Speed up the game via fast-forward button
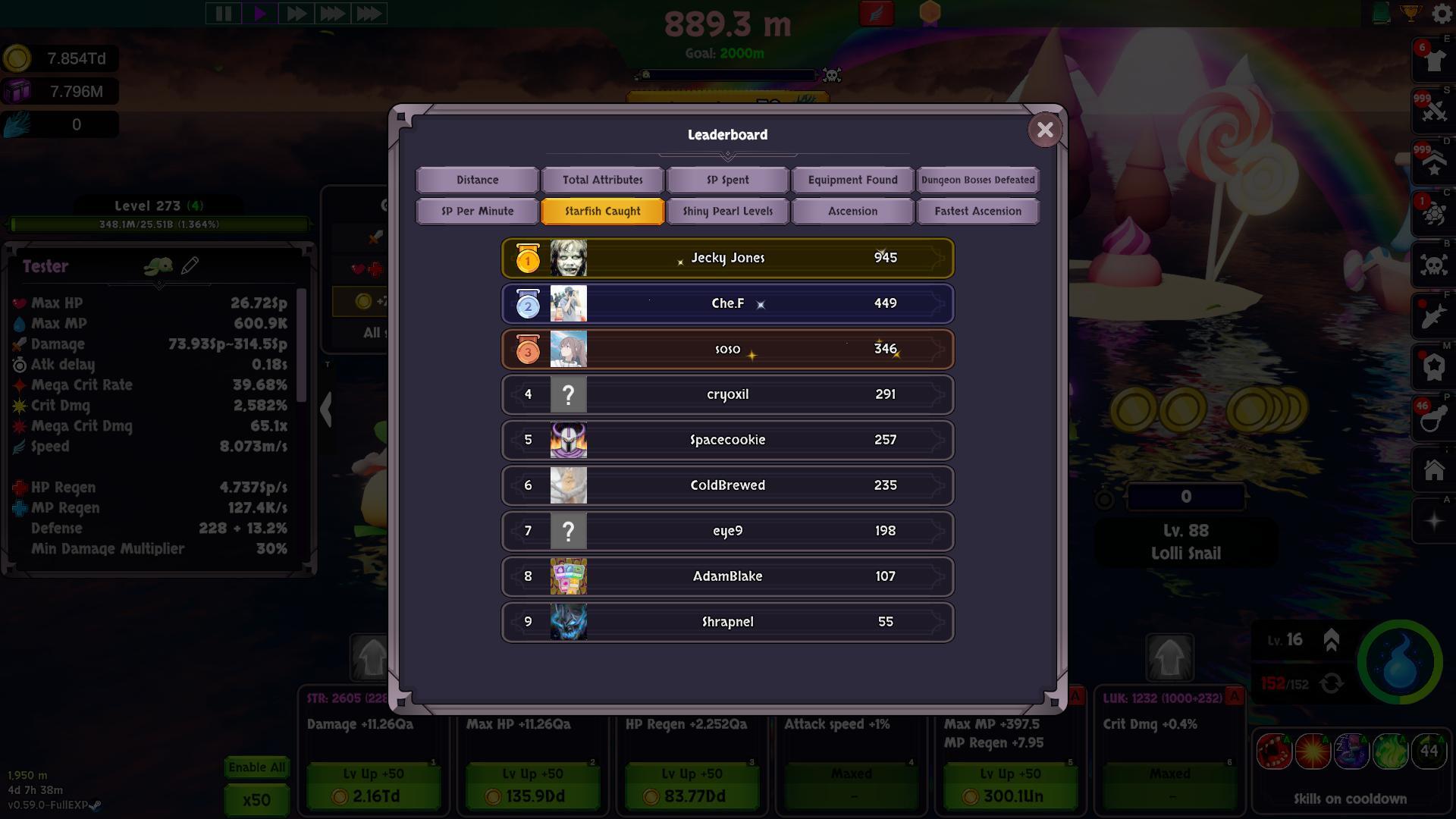Screen dimensions: 1456x819 click(x=297, y=12)
